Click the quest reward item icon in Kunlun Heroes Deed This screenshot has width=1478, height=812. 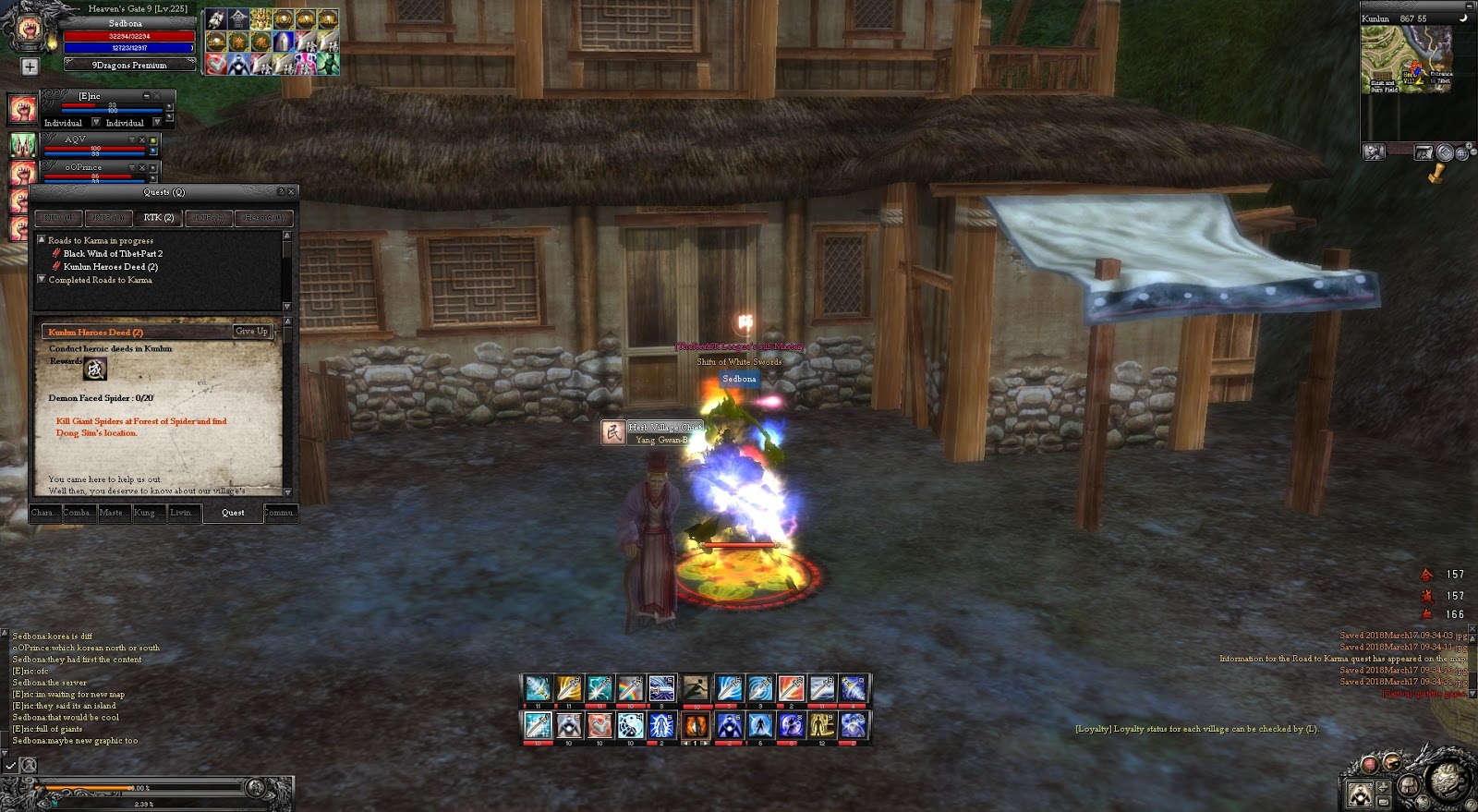coord(95,370)
